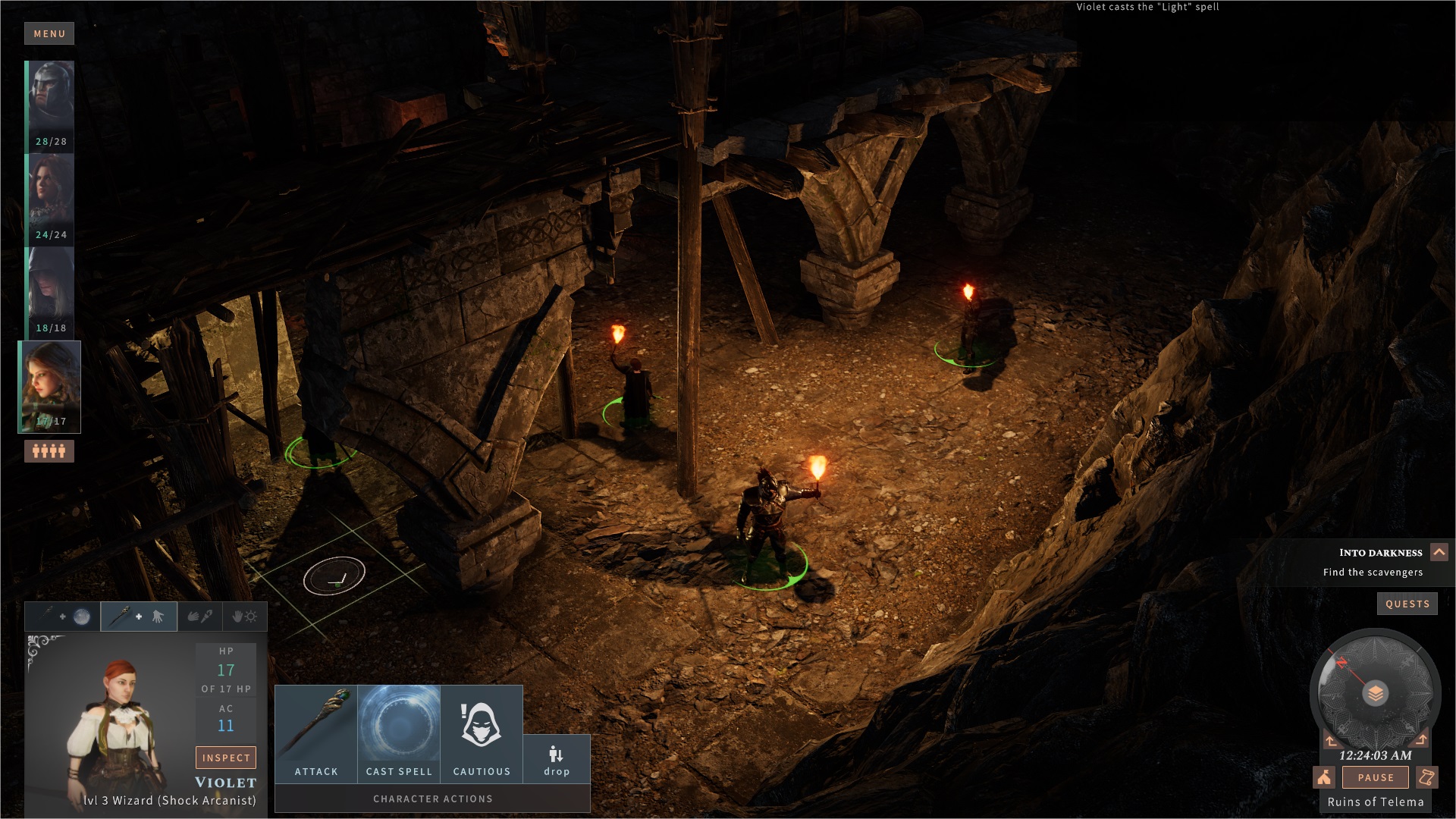Switch to the wand and orb weapon set
This screenshot has width=1456, height=819.
[63, 617]
